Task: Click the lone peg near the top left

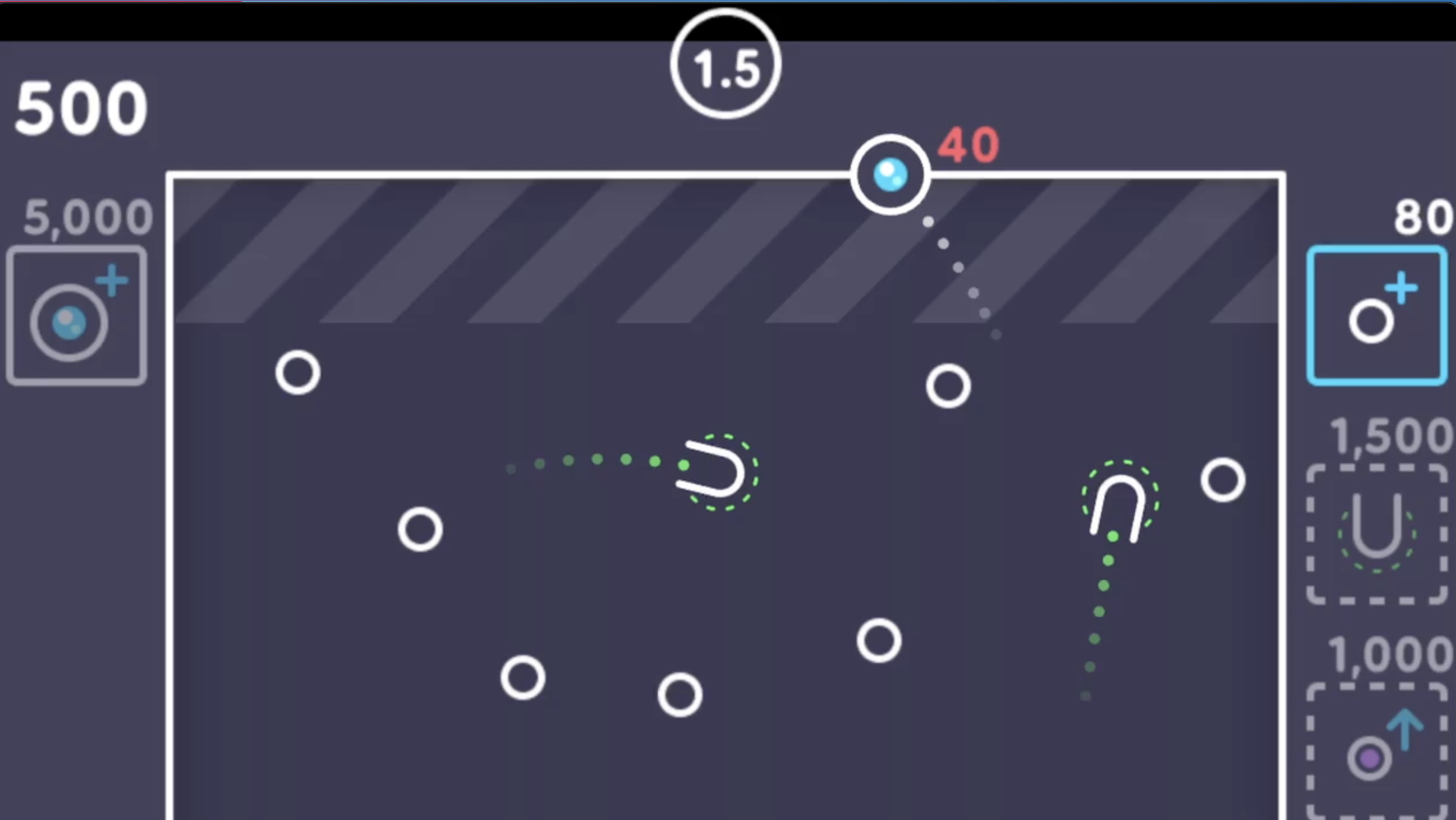Action: click(x=297, y=373)
